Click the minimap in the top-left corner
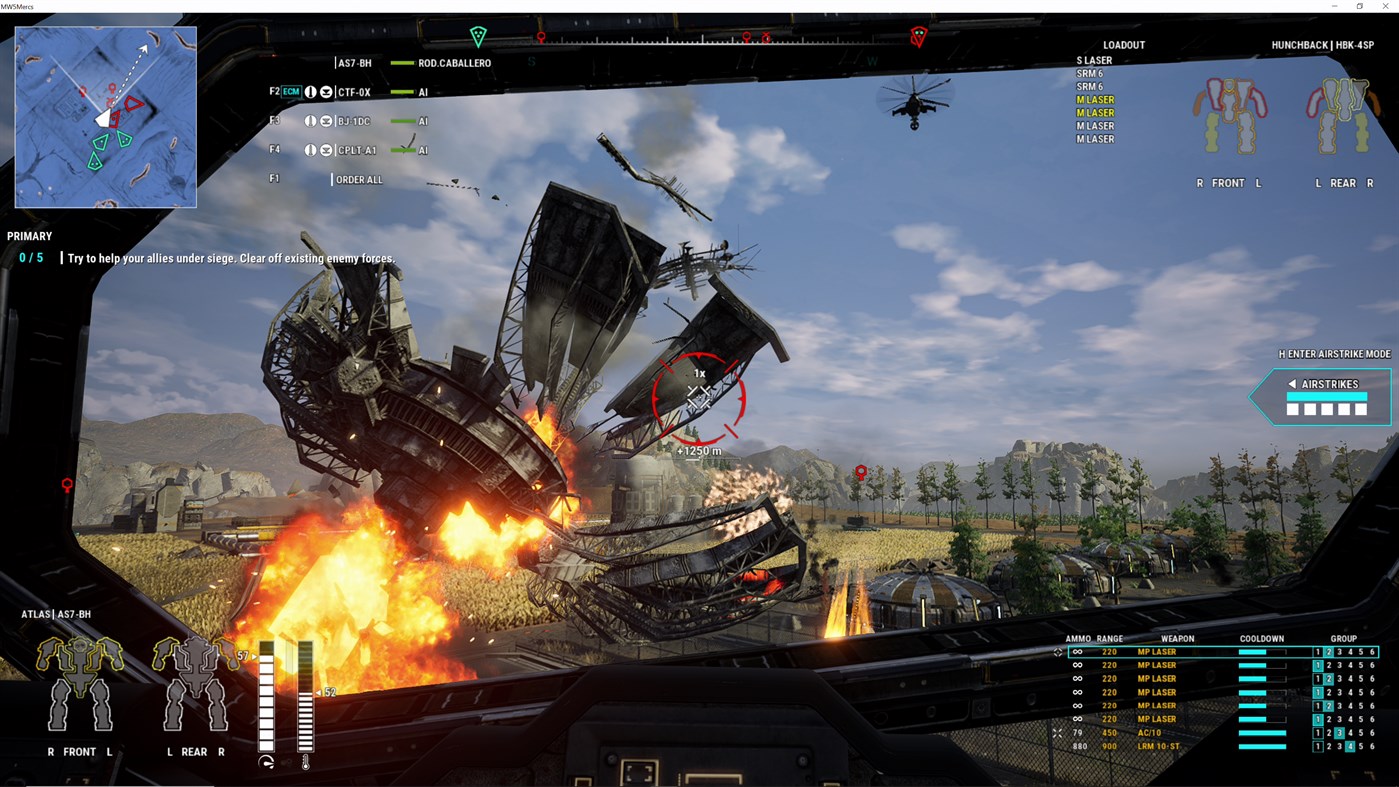This screenshot has height=787, width=1399. pos(105,117)
